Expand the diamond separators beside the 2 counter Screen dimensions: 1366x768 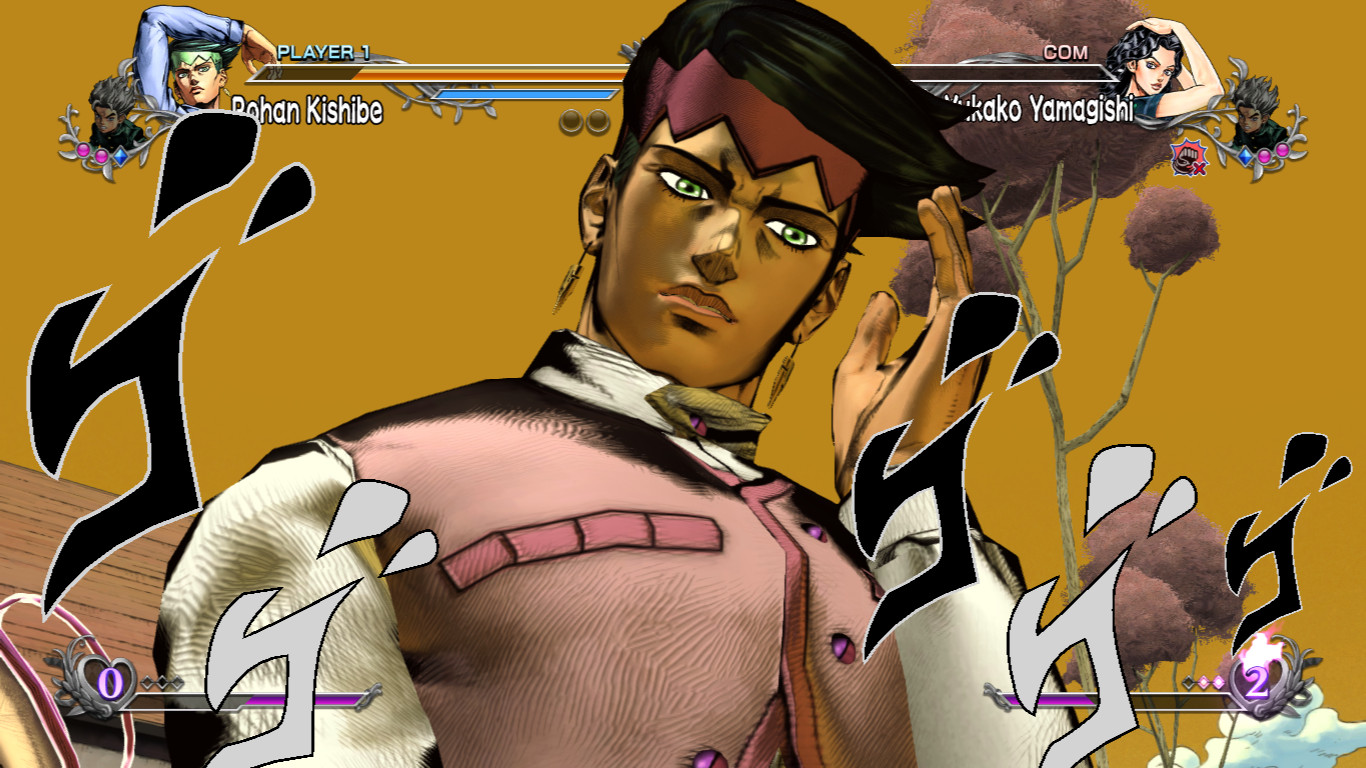(1202, 680)
